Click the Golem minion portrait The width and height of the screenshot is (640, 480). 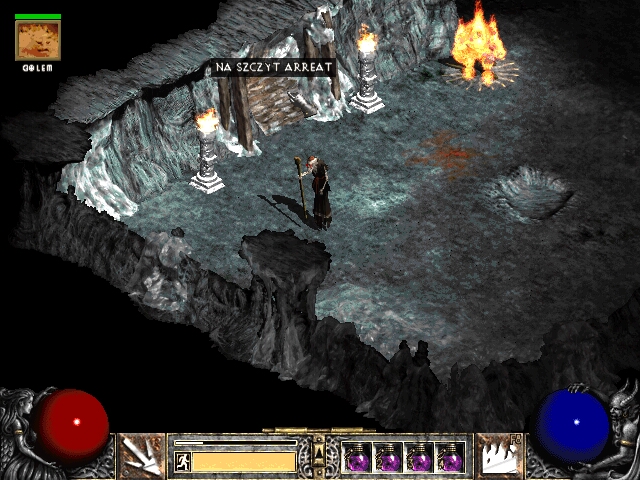38,40
